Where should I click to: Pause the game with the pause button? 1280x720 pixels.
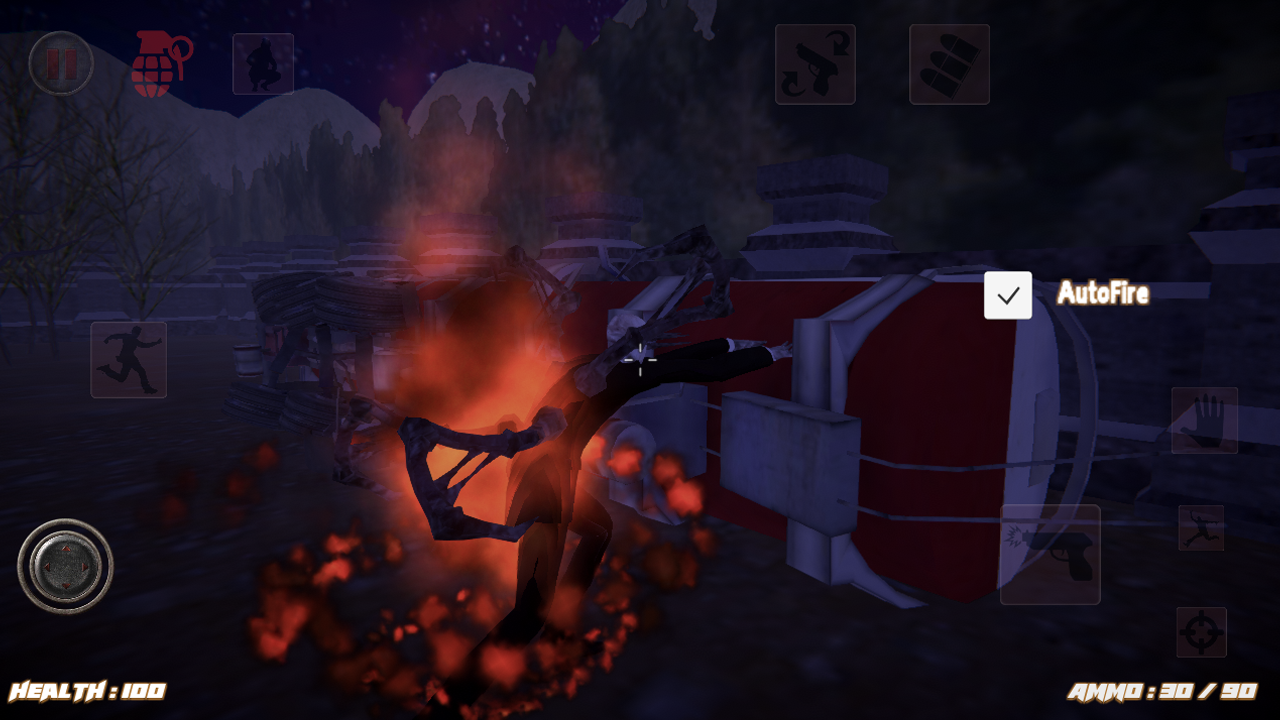[x=61, y=63]
